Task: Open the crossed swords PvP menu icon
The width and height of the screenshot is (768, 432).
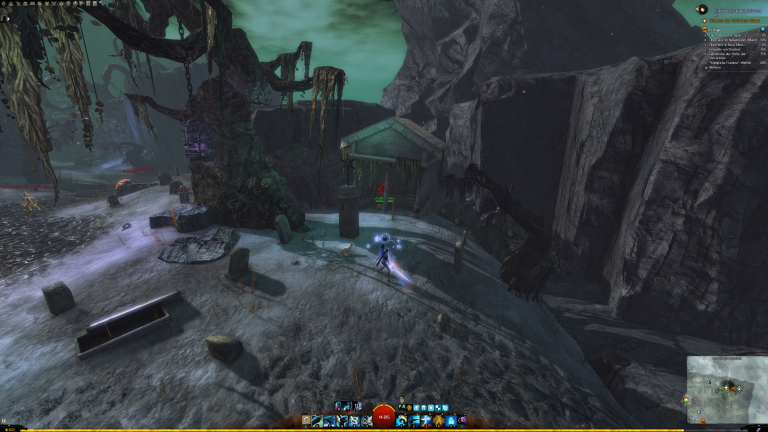Action: pyautogui.click(x=54, y=3)
